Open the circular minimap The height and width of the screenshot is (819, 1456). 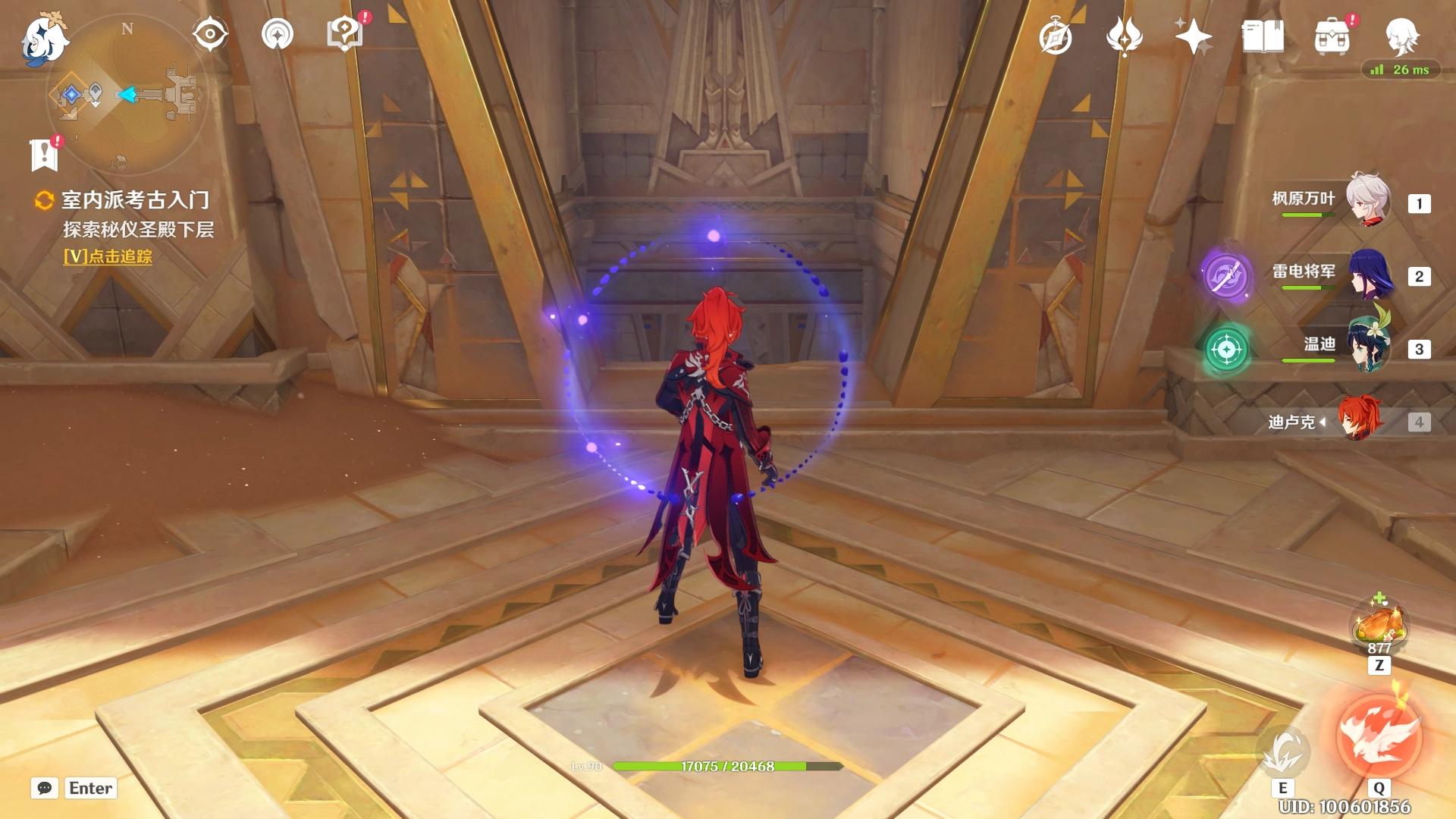click(x=126, y=95)
